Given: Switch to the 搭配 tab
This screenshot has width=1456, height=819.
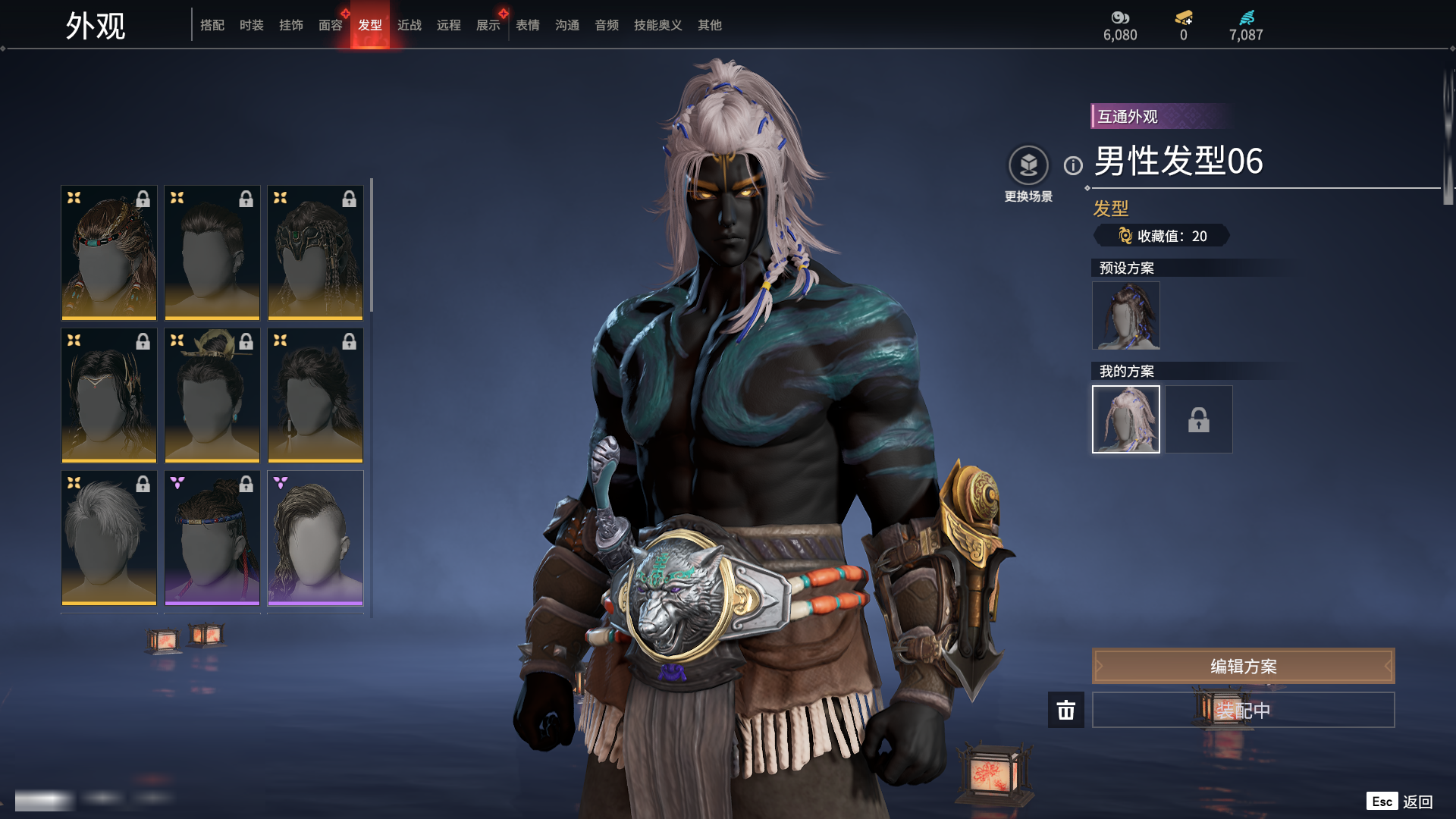Looking at the screenshot, I should click(212, 25).
